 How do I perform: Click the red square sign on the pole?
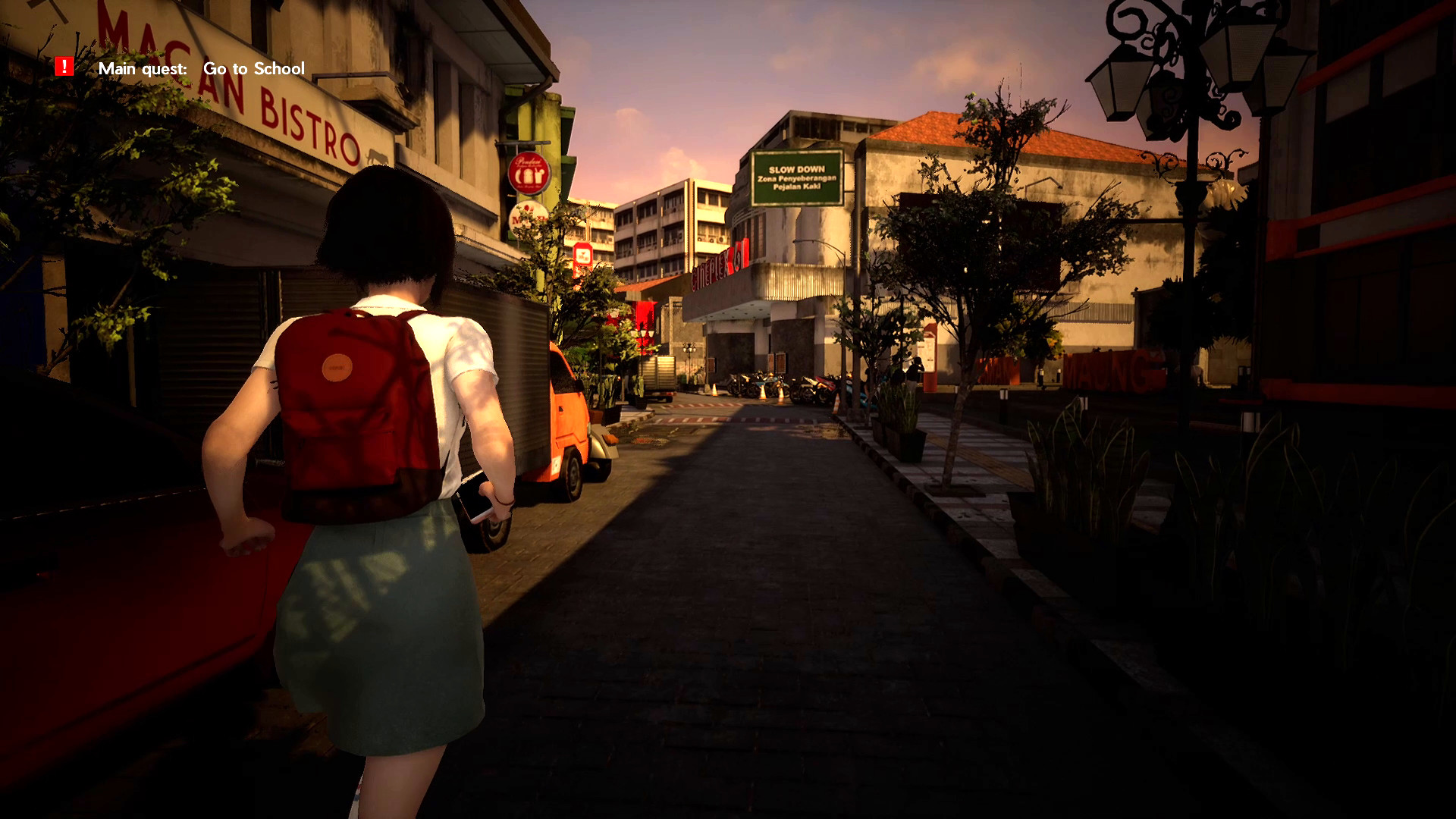pyautogui.click(x=582, y=254)
